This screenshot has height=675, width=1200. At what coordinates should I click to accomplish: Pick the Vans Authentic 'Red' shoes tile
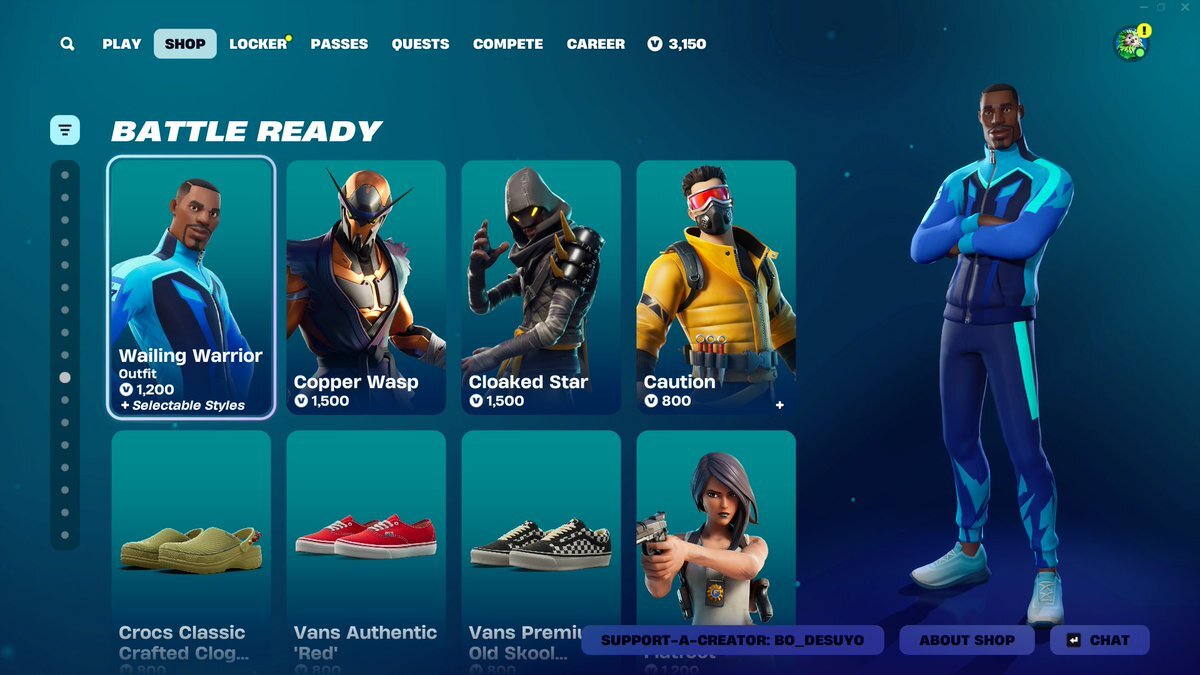(x=366, y=540)
